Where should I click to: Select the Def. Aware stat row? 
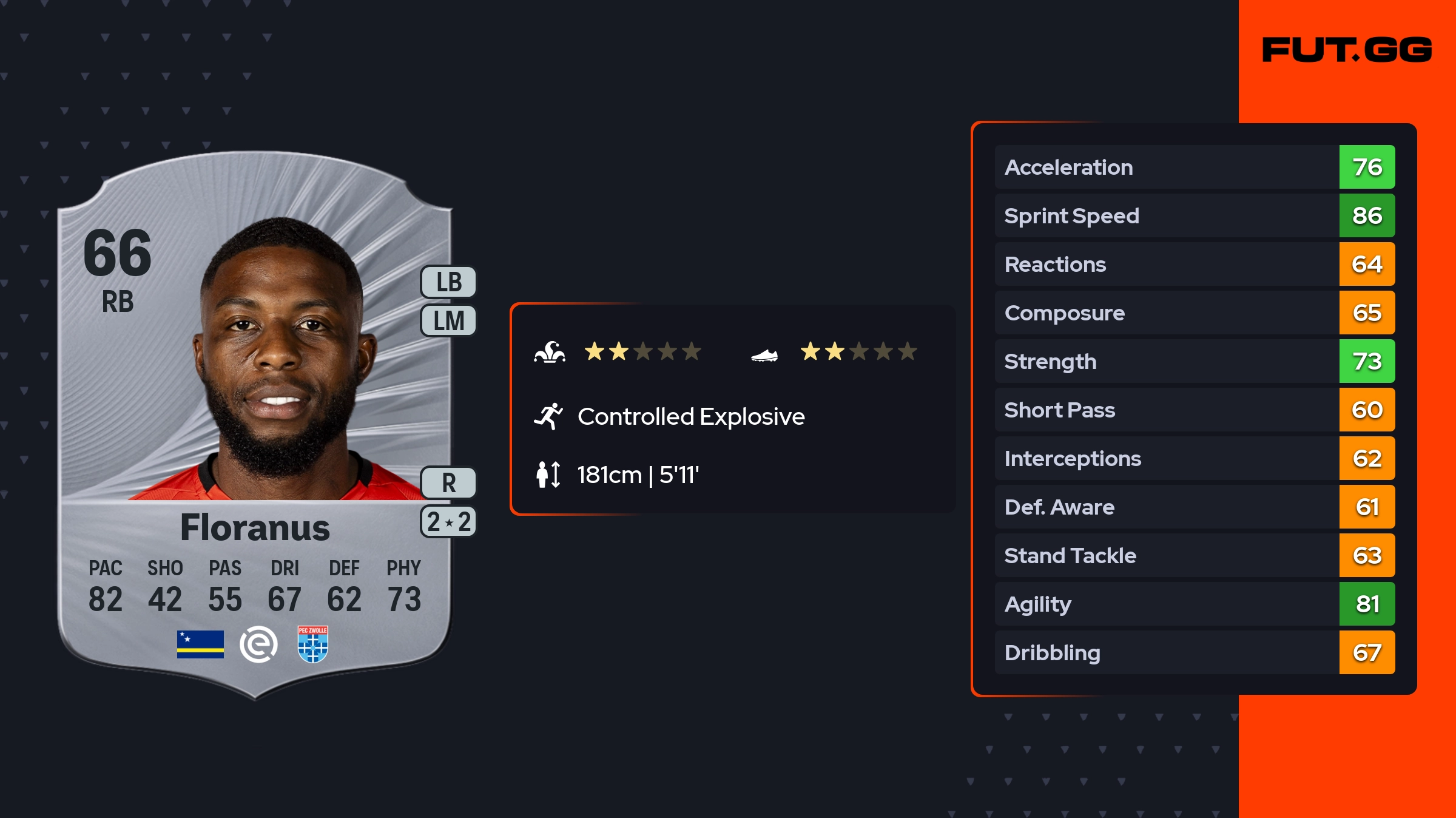click(x=1194, y=507)
